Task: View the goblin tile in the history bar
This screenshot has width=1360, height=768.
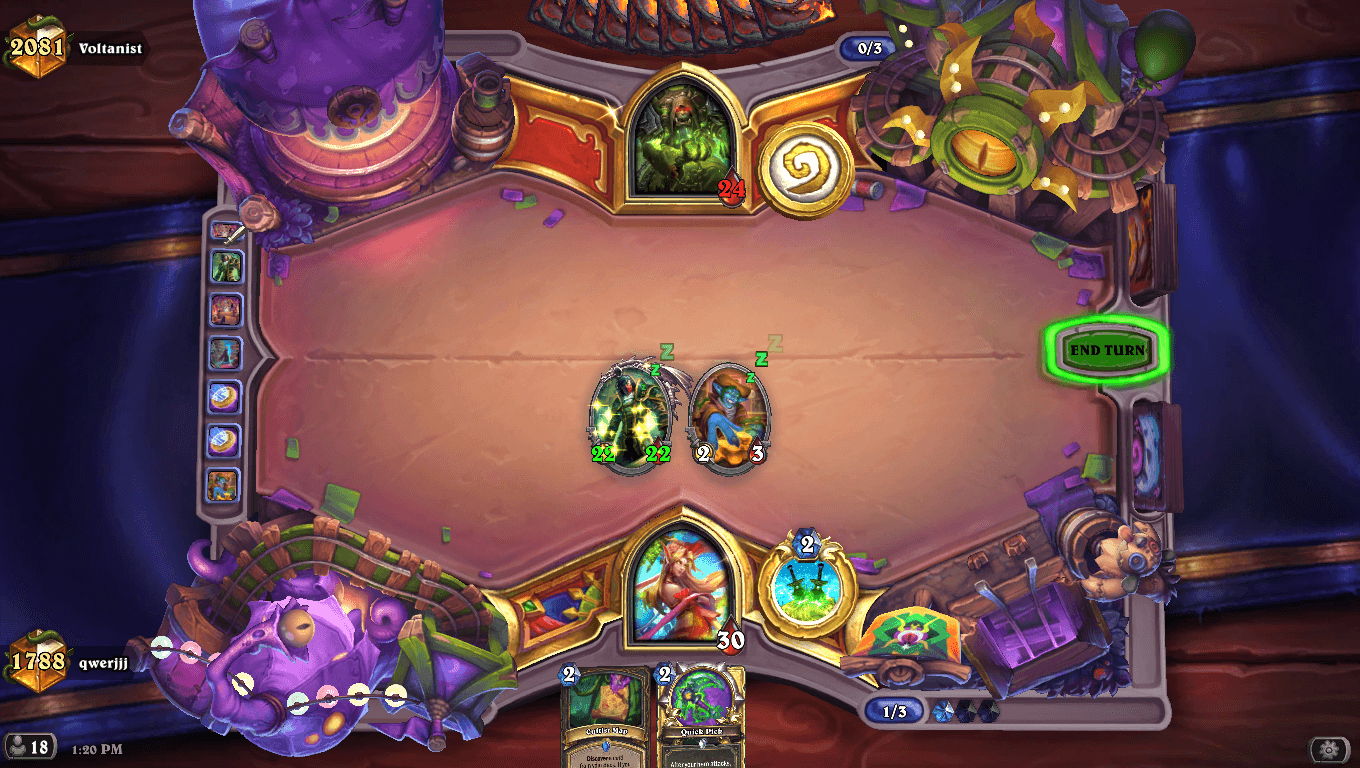Action: [x=224, y=485]
